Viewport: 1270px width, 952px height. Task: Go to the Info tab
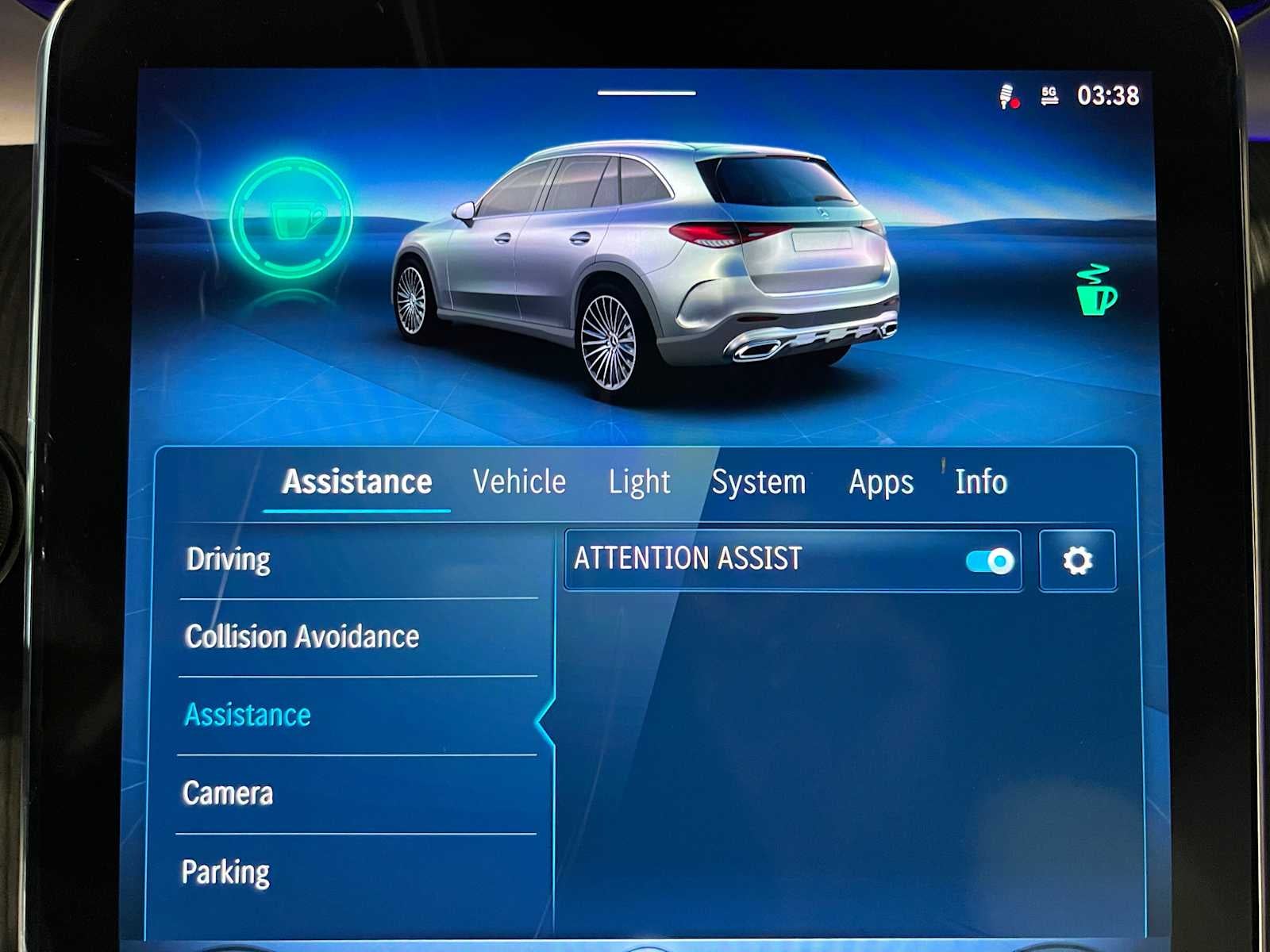pos(981,482)
